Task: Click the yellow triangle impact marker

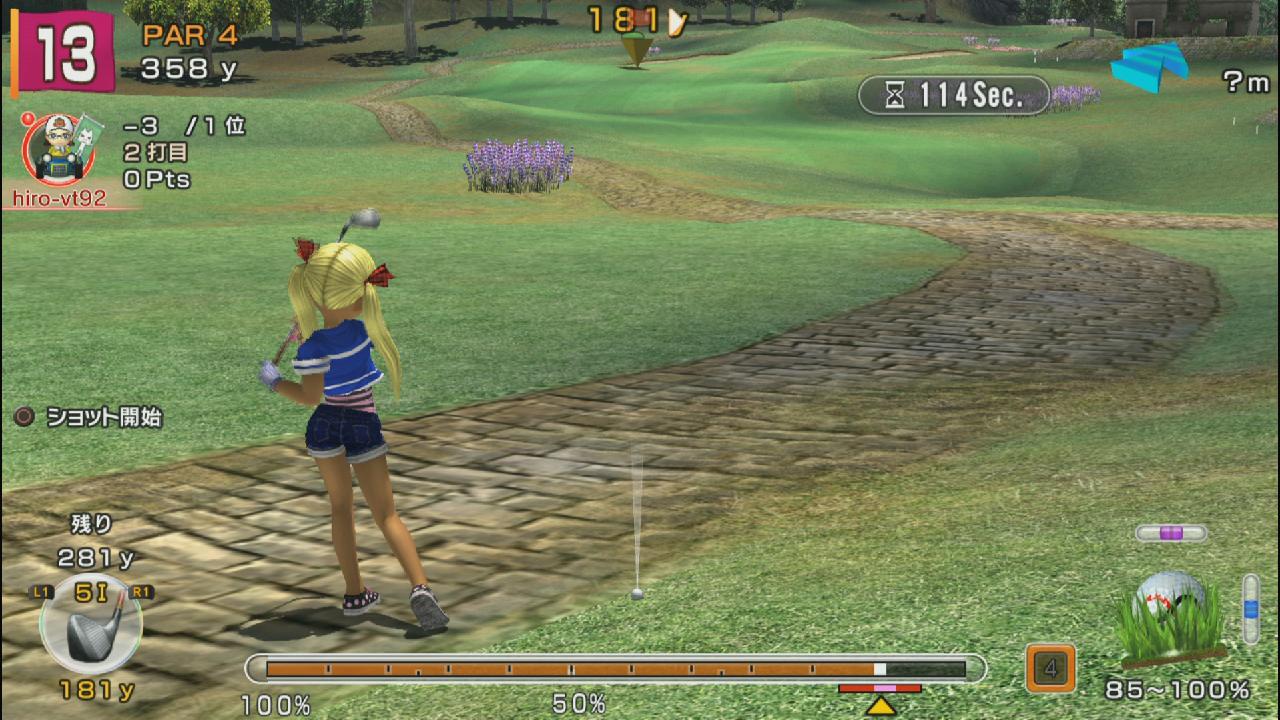Action: tap(880, 706)
